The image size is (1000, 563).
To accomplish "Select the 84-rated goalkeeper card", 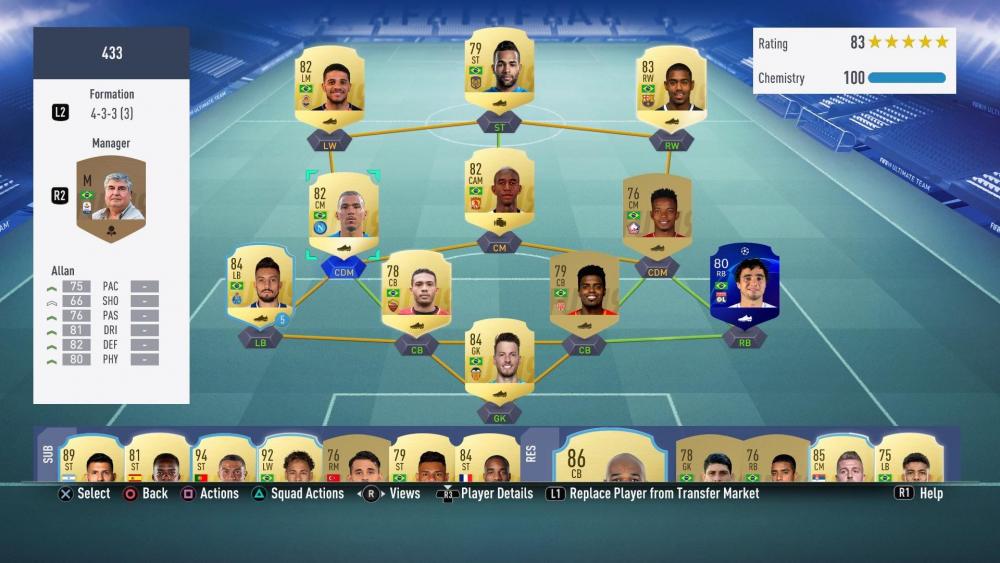I will (x=499, y=360).
